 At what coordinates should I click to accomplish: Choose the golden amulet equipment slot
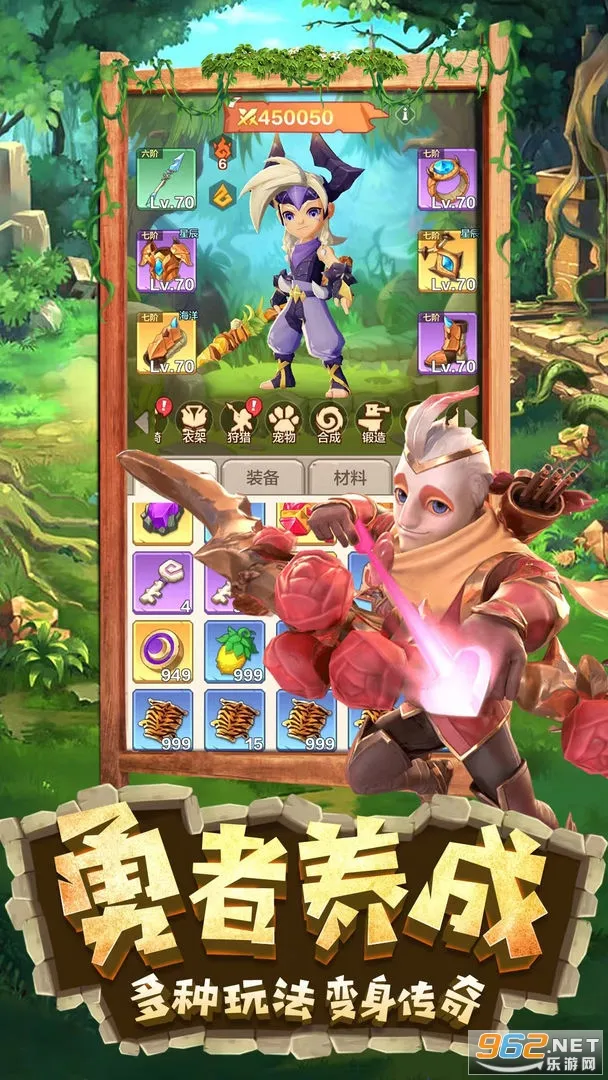click(447, 261)
